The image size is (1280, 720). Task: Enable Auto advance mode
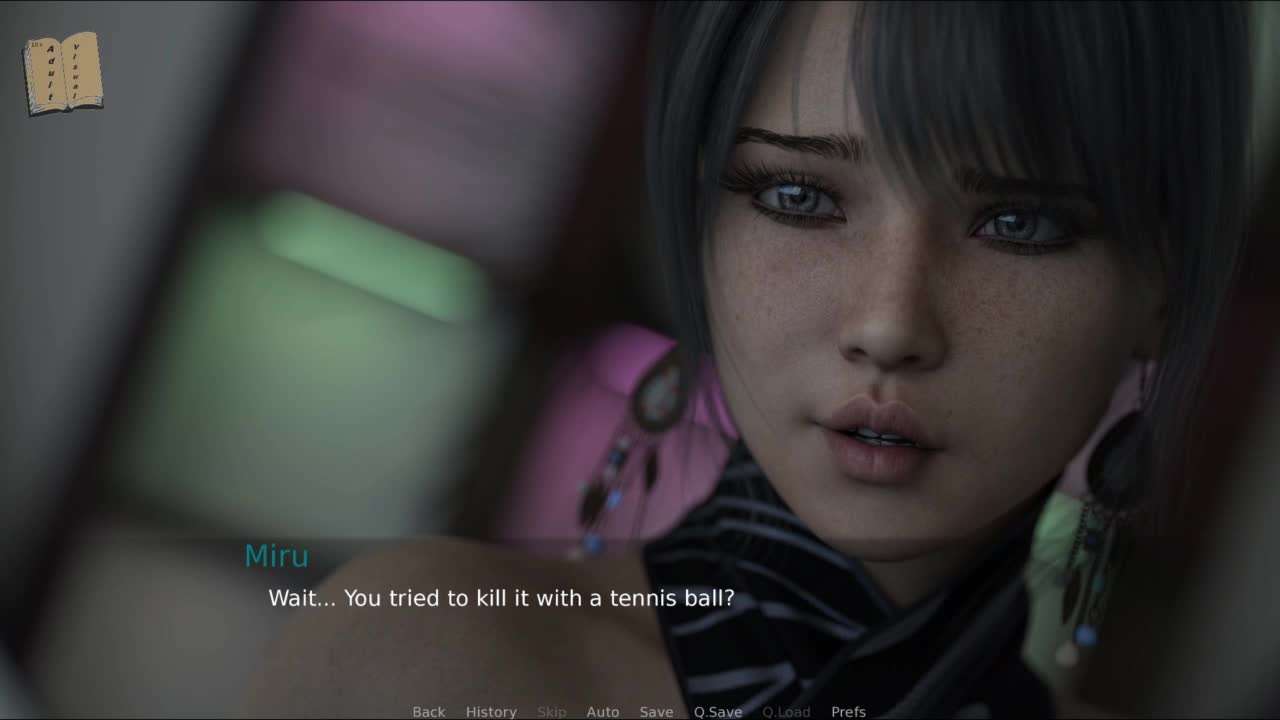(603, 712)
